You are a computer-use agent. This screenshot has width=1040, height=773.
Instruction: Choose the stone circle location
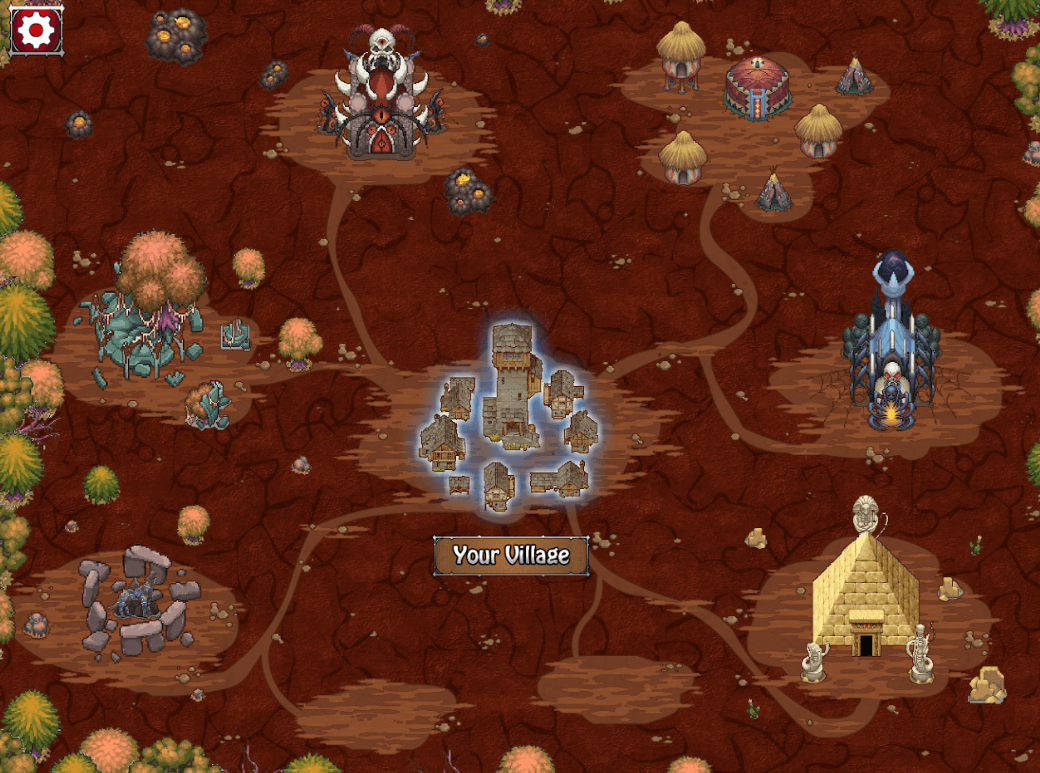[x=136, y=600]
